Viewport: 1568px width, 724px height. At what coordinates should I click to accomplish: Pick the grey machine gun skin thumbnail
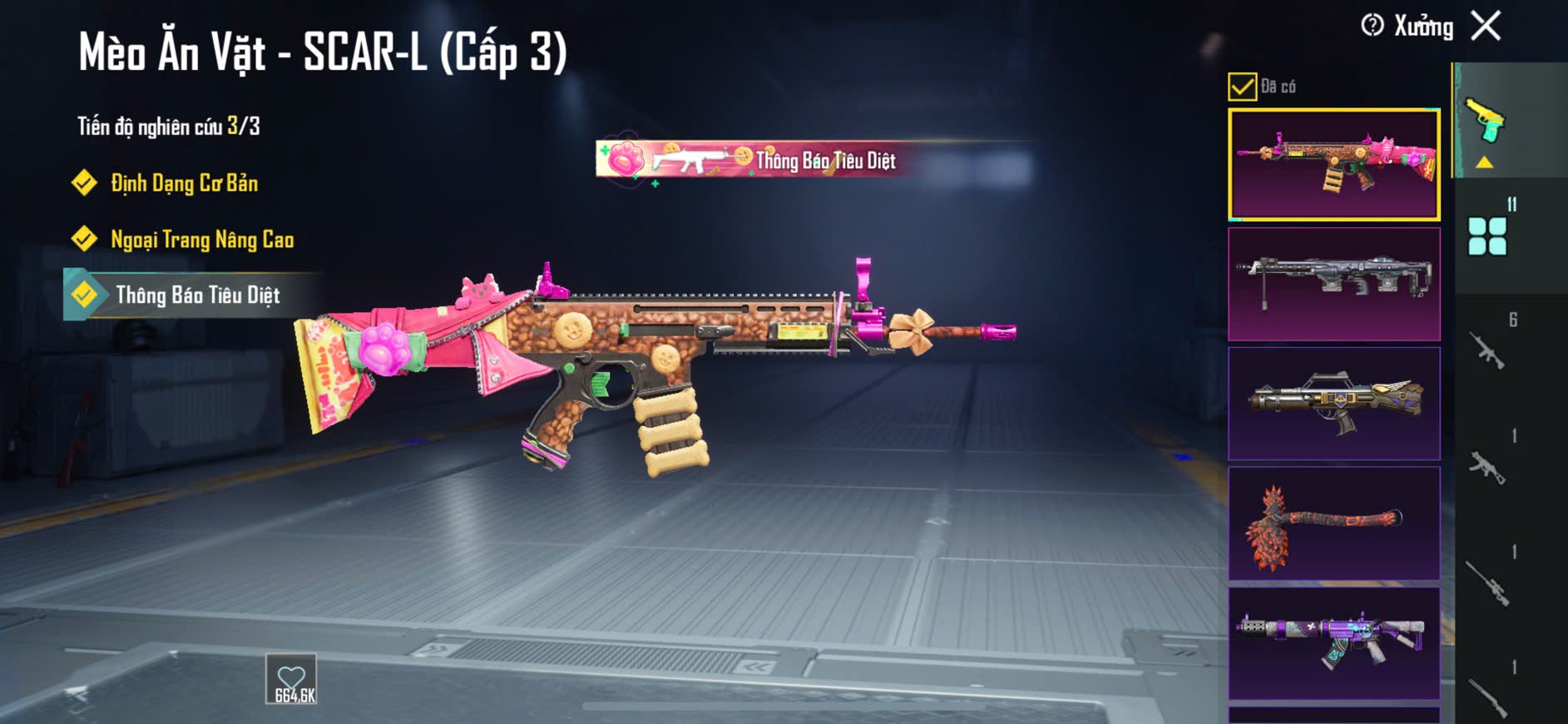[x=1333, y=284]
